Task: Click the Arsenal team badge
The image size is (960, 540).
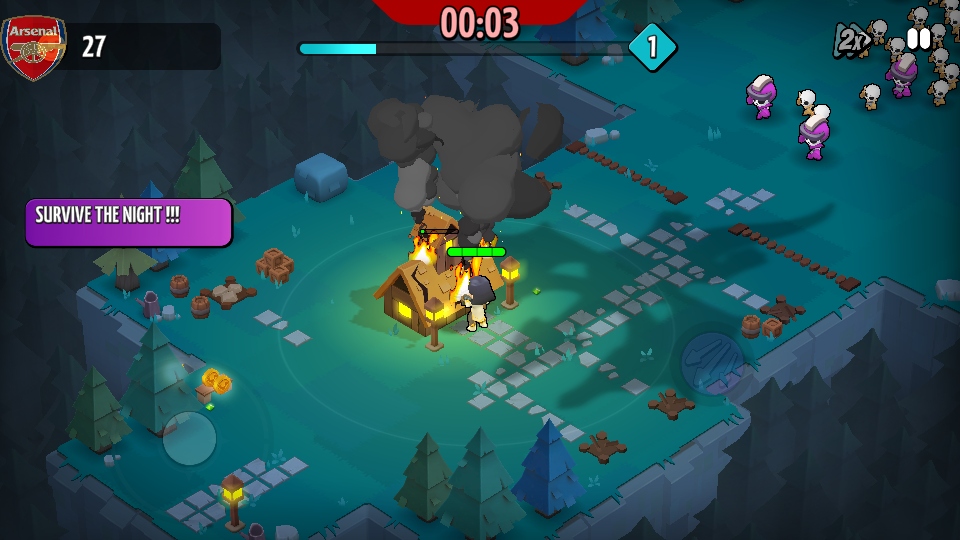Action: pos(33,47)
